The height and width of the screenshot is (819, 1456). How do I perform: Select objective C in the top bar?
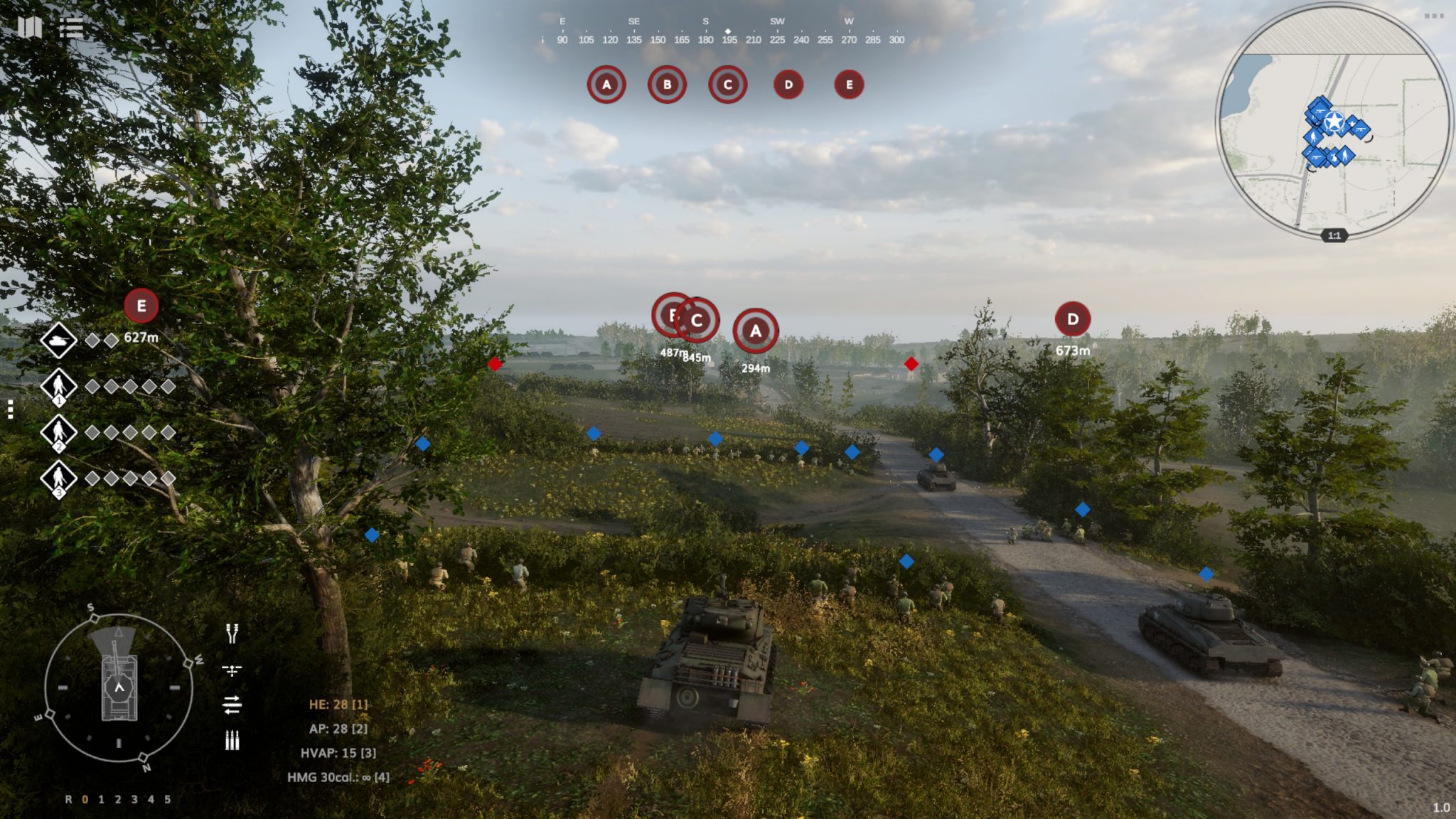pos(727,85)
